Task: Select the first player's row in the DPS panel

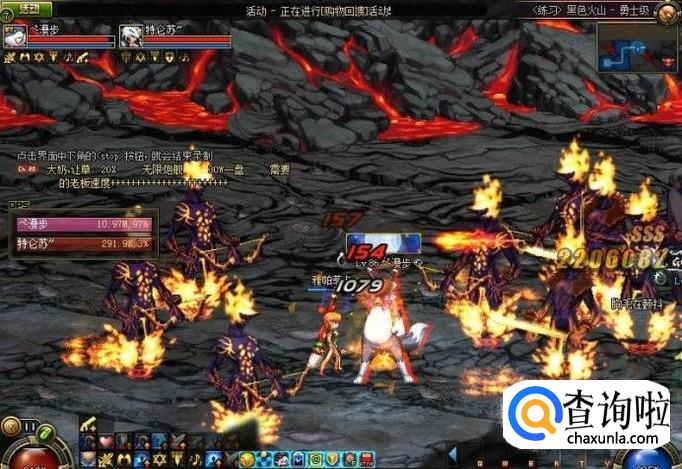Action: 82,225
